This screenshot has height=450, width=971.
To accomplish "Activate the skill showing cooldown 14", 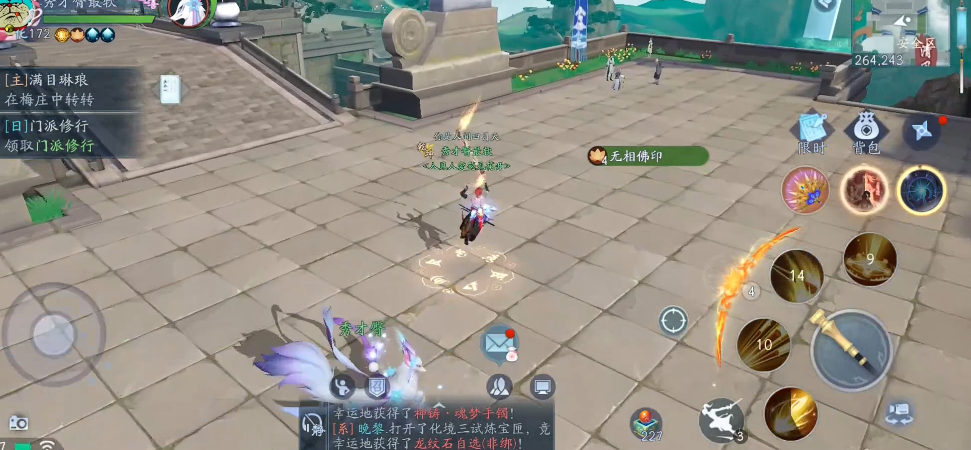I will 796,277.
